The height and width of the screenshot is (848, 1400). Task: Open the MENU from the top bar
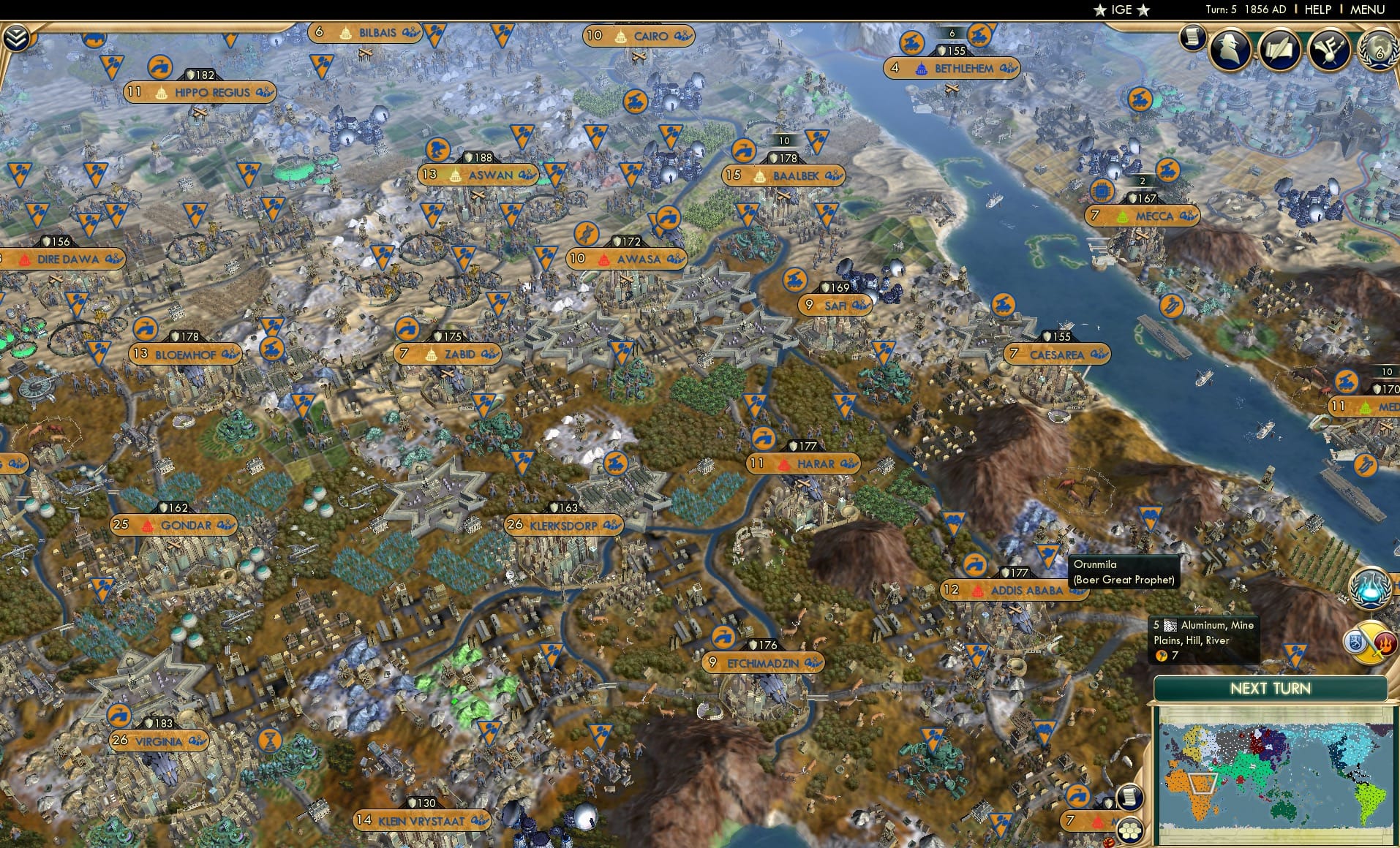pyautogui.click(x=1367, y=10)
